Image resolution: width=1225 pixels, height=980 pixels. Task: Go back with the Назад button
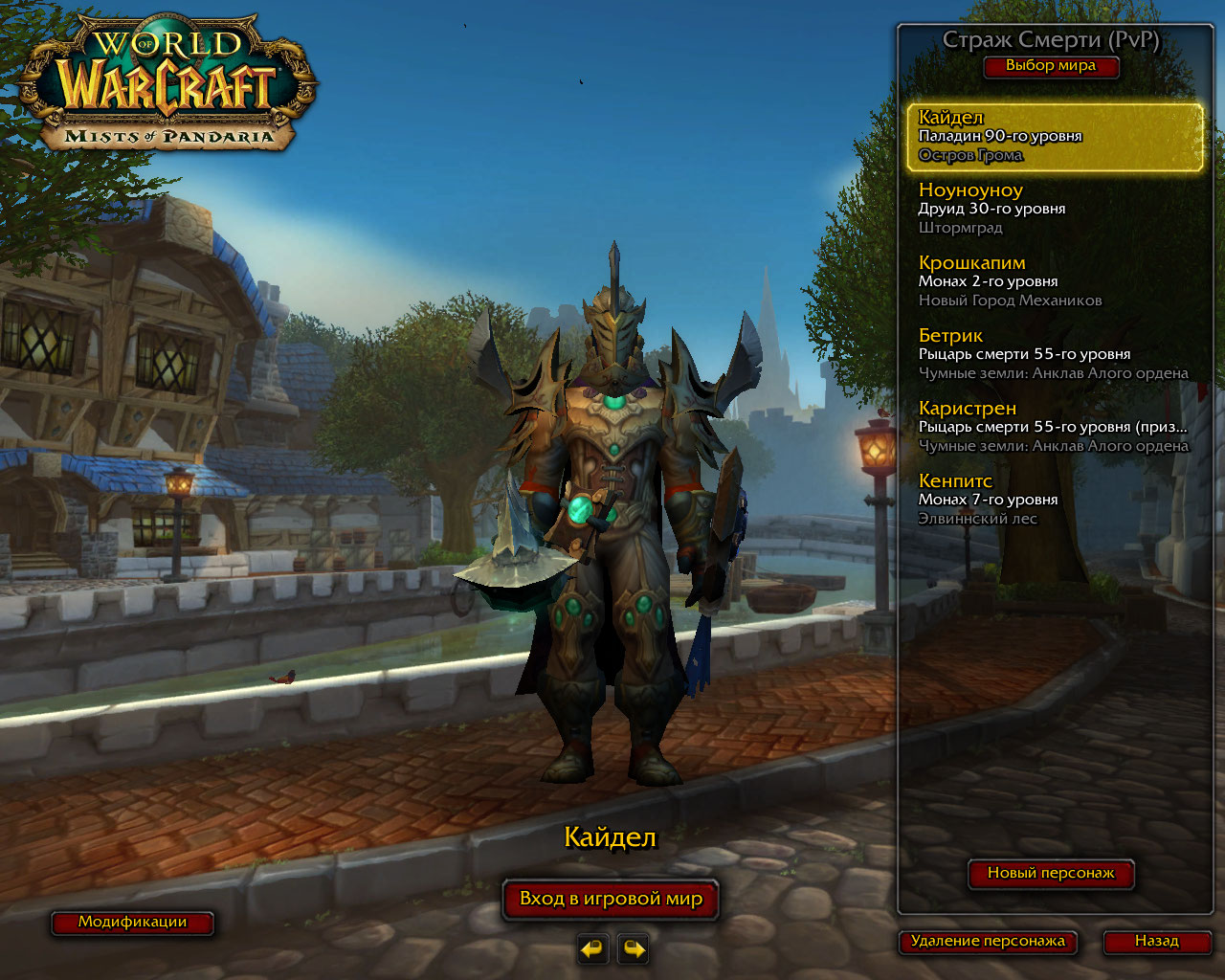coord(1156,941)
